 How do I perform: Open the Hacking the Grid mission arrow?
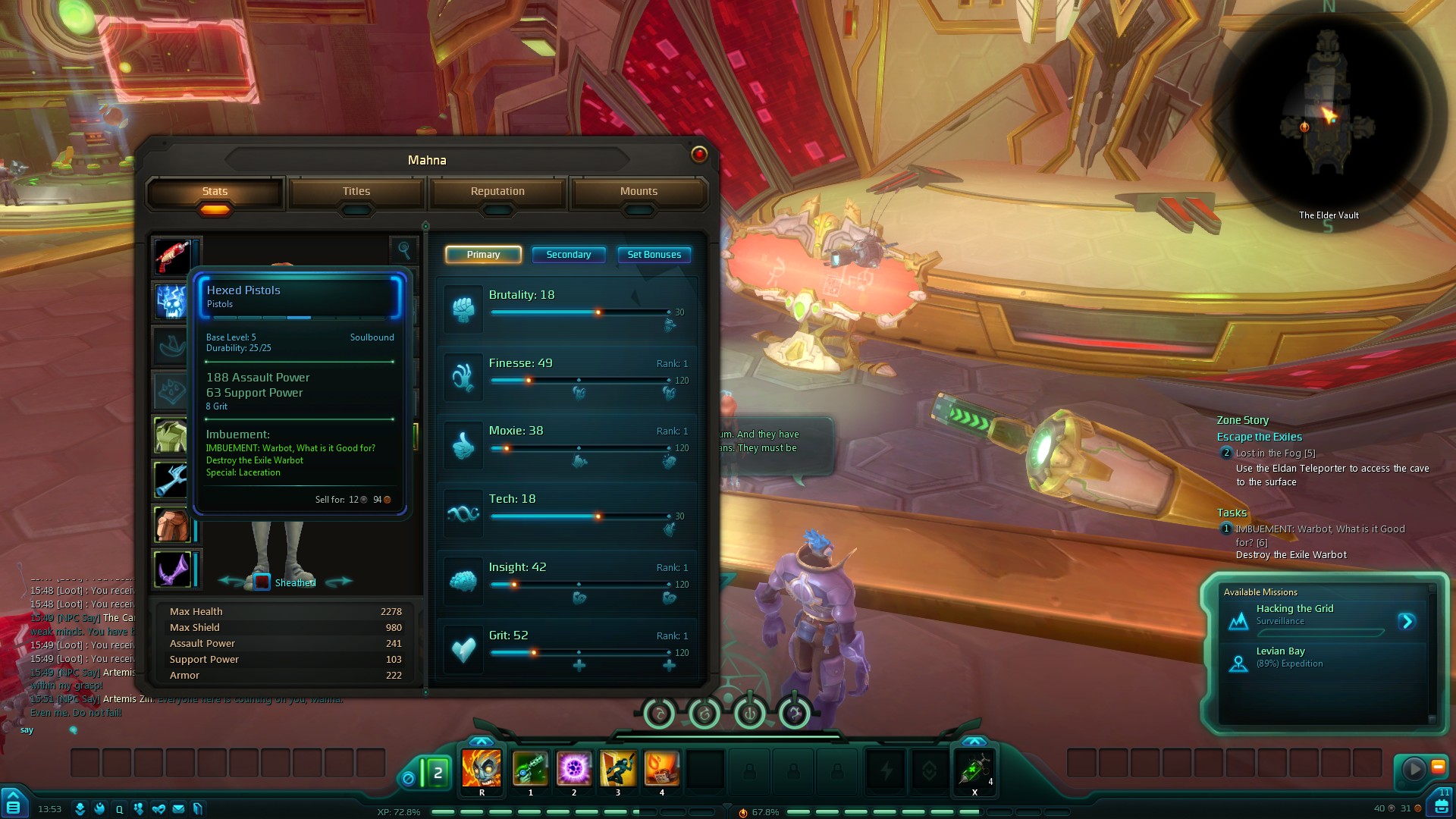(1407, 622)
